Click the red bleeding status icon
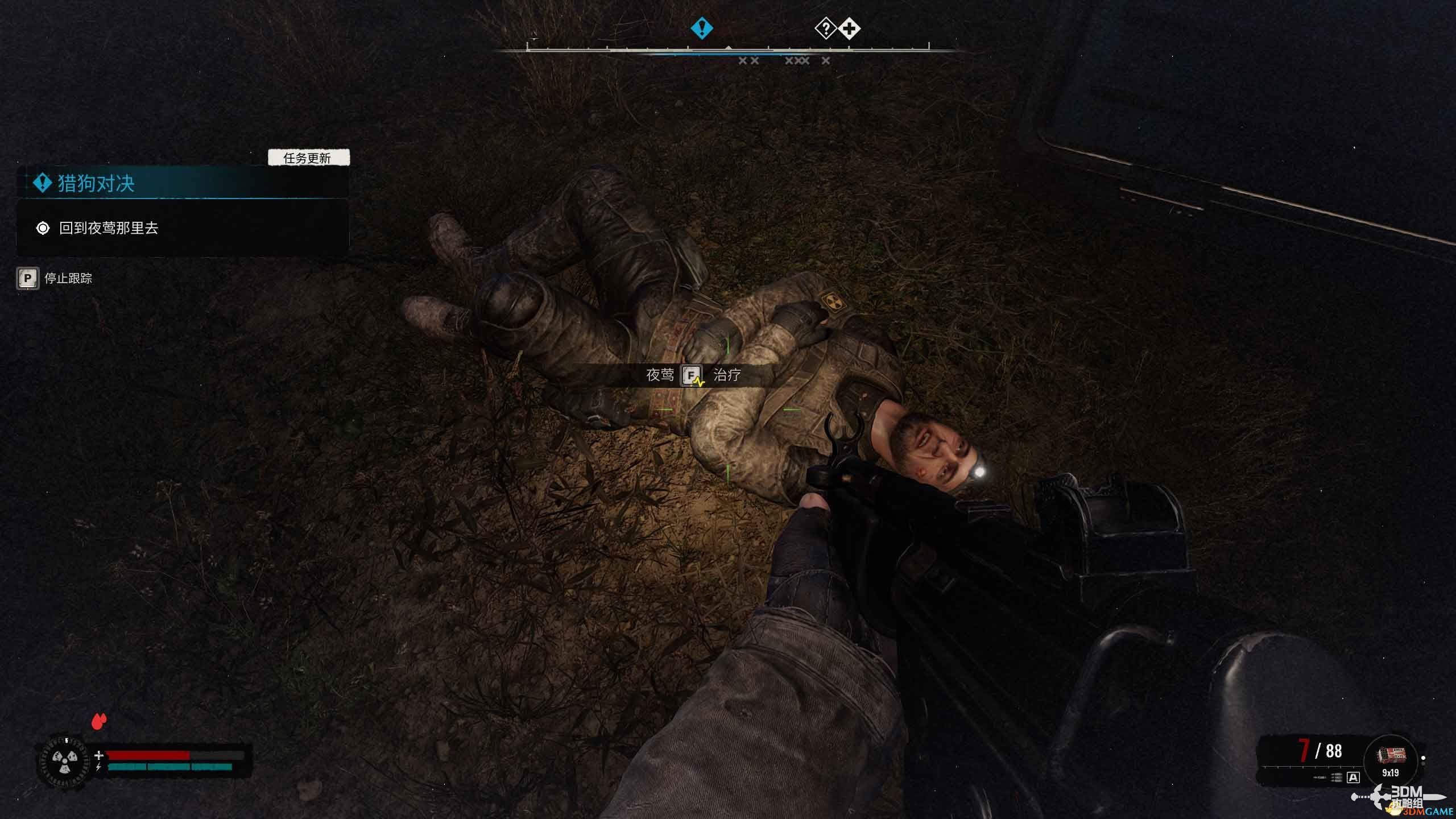 click(99, 721)
